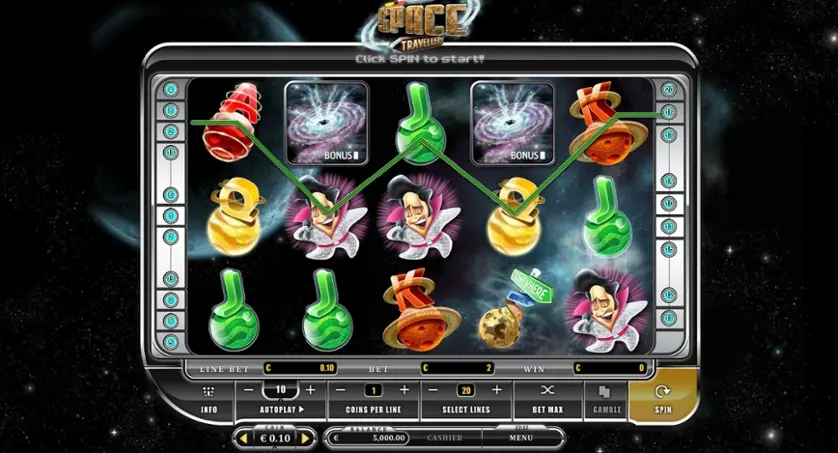Increase the autoplay spin count
The image size is (838, 453).
(x=311, y=389)
